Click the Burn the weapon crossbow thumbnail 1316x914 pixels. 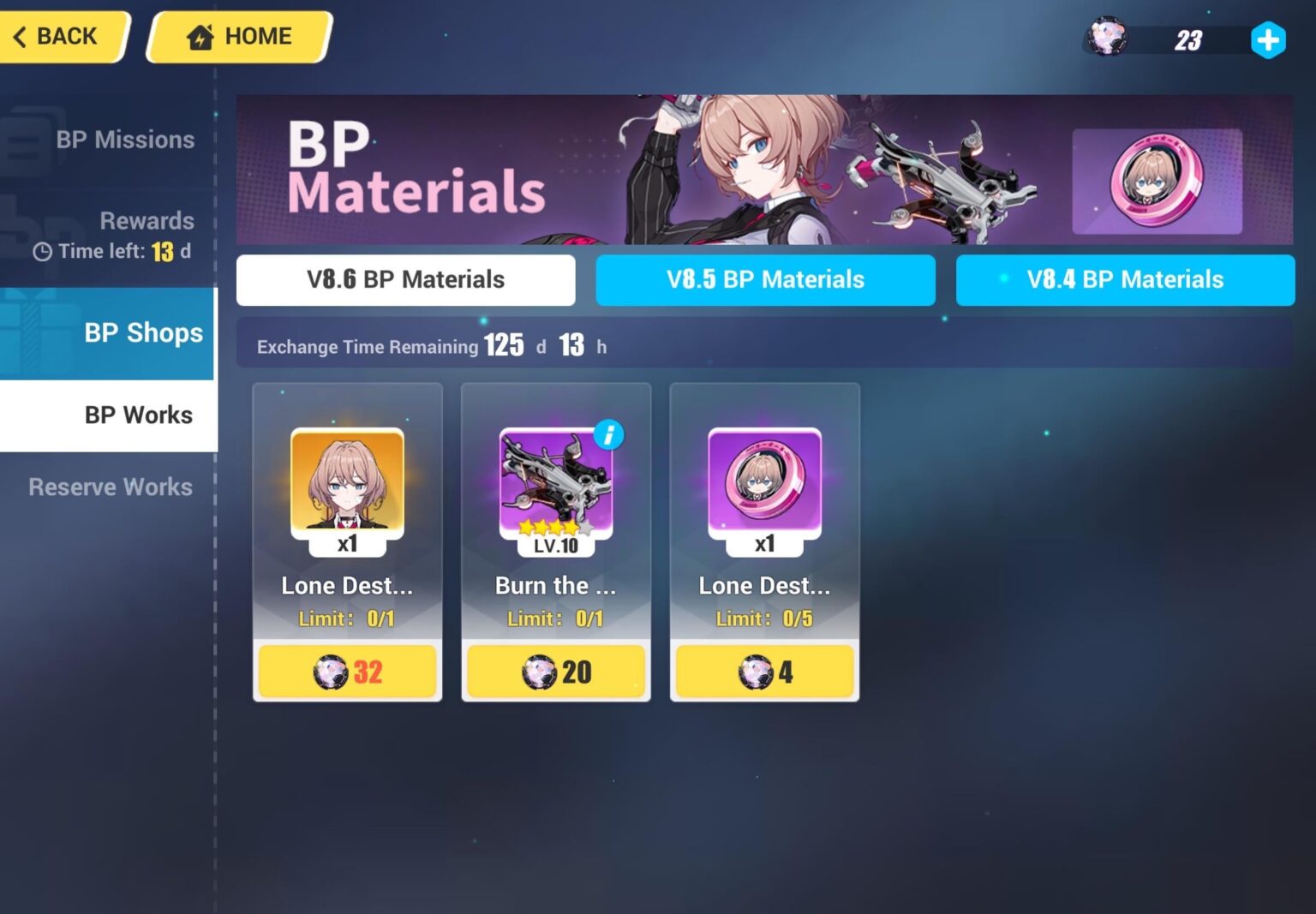[555, 481]
